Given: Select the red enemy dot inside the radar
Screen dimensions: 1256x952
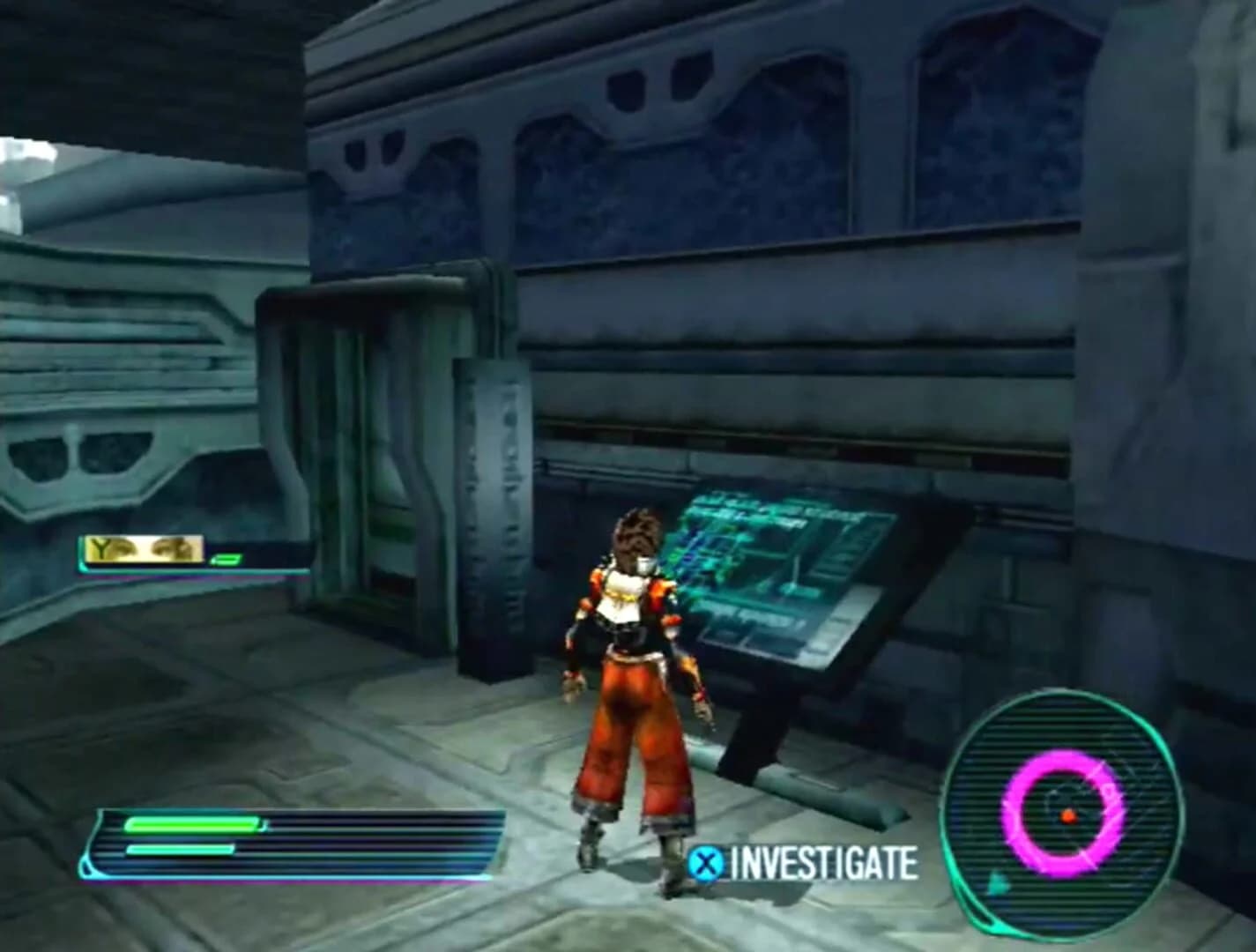Looking at the screenshot, I should click(1069, 815).
